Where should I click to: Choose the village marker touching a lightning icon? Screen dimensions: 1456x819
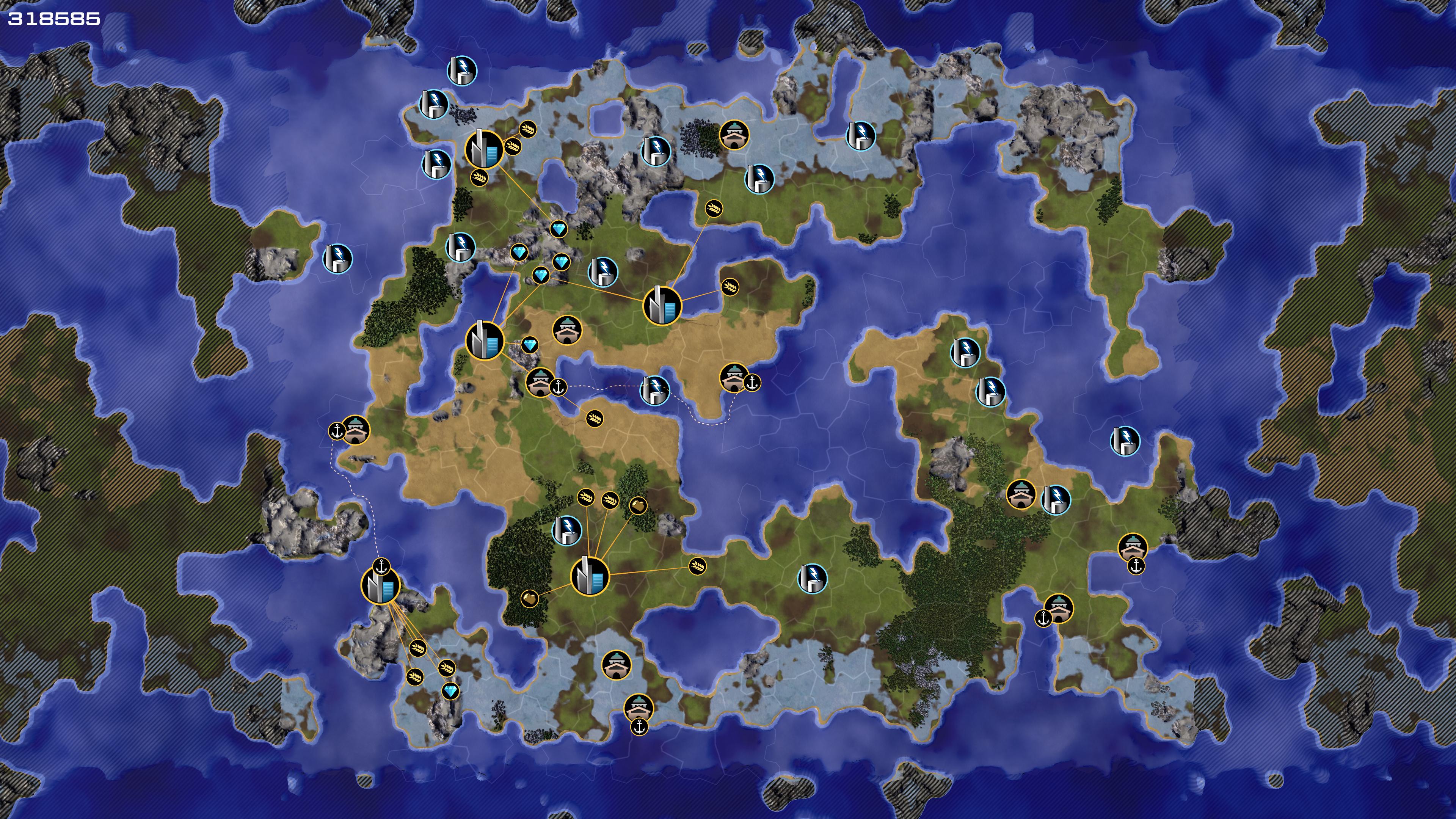pos(1021,494)
